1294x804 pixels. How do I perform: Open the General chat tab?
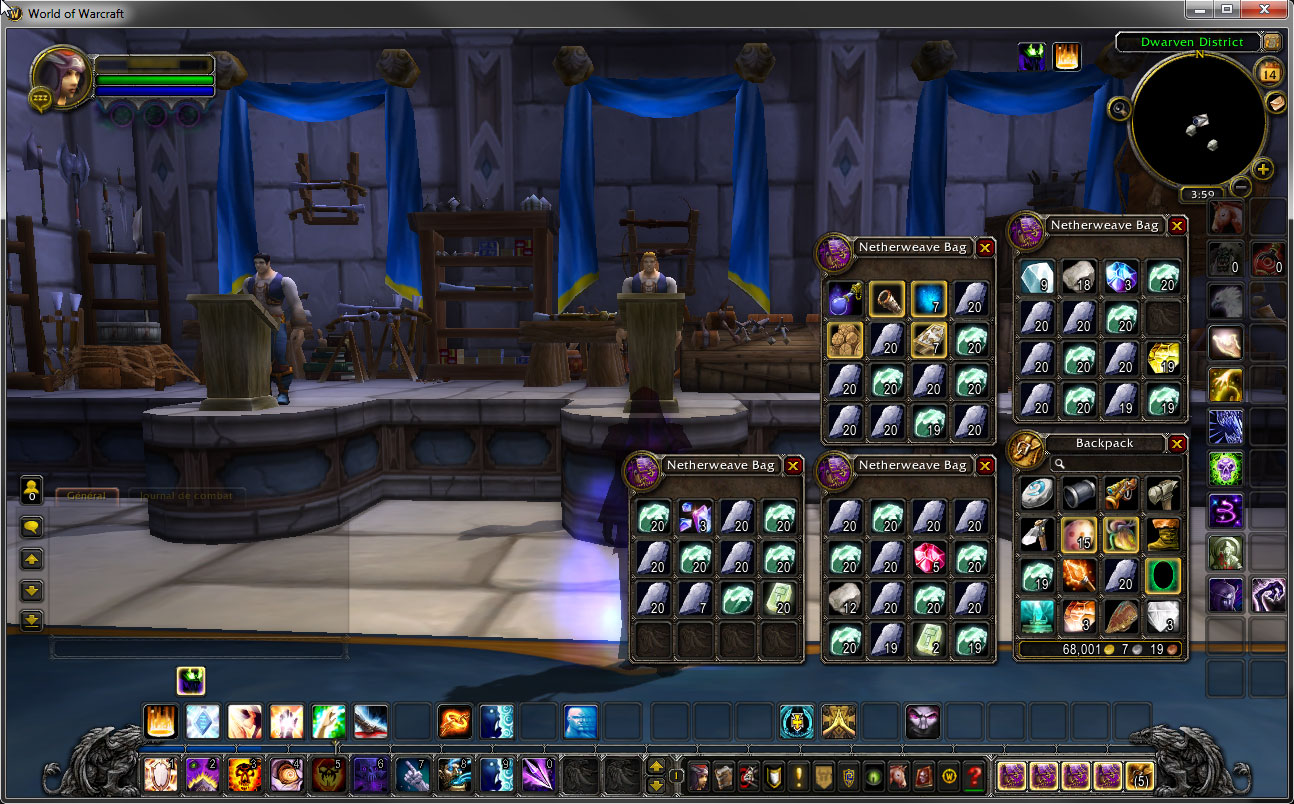click(x=87, y=495)
